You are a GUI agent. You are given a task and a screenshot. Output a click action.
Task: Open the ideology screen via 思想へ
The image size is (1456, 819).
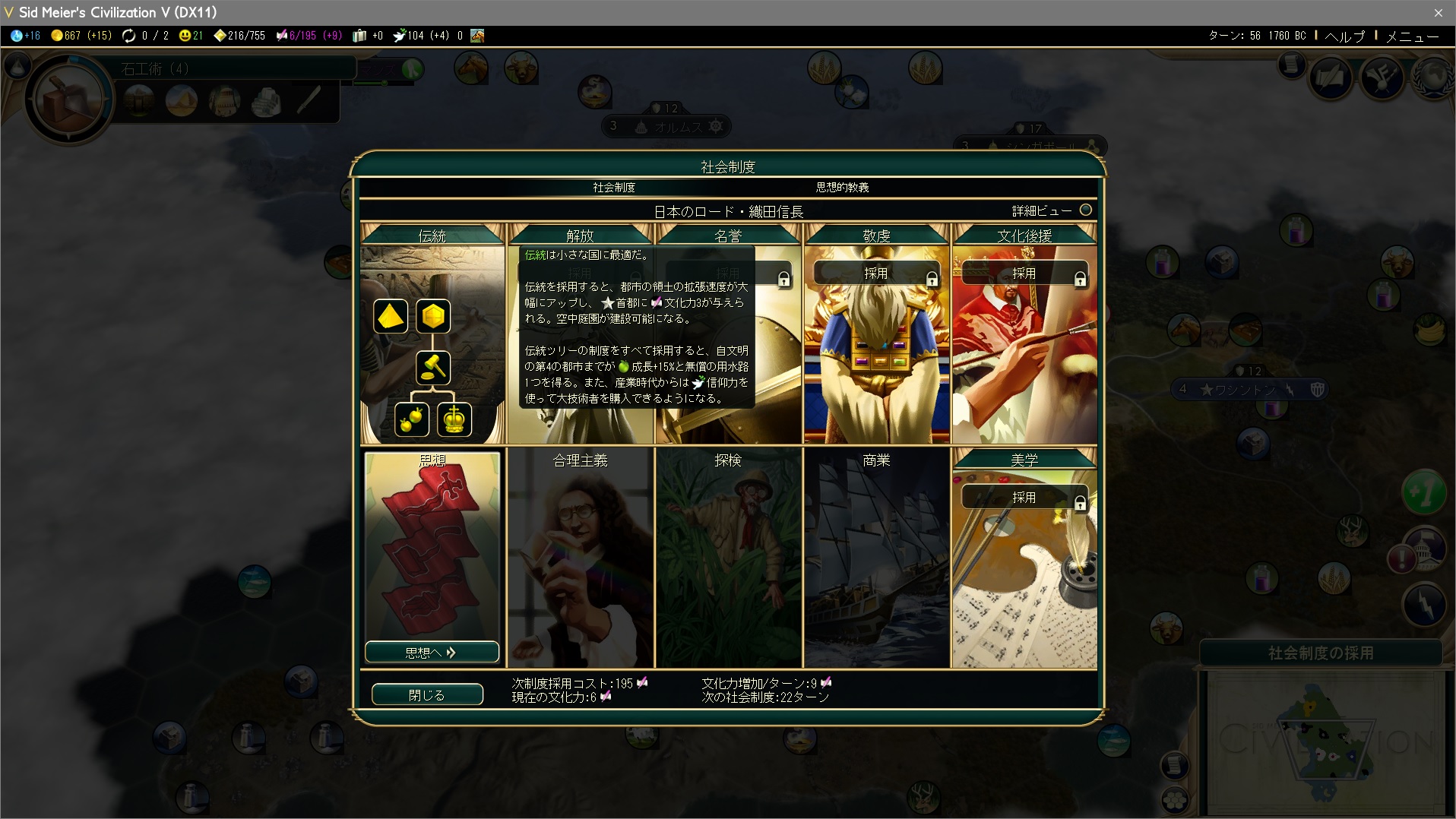click(431, 652)
